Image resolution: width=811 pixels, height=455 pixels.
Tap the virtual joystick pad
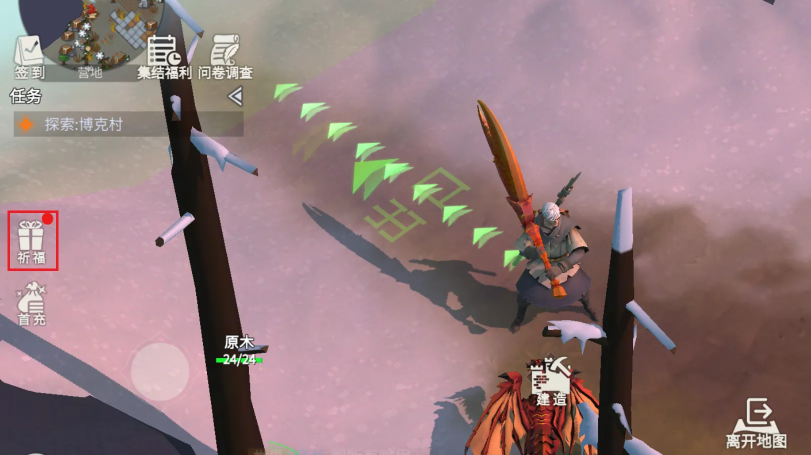pyautogui.click(x=160, y=371)
